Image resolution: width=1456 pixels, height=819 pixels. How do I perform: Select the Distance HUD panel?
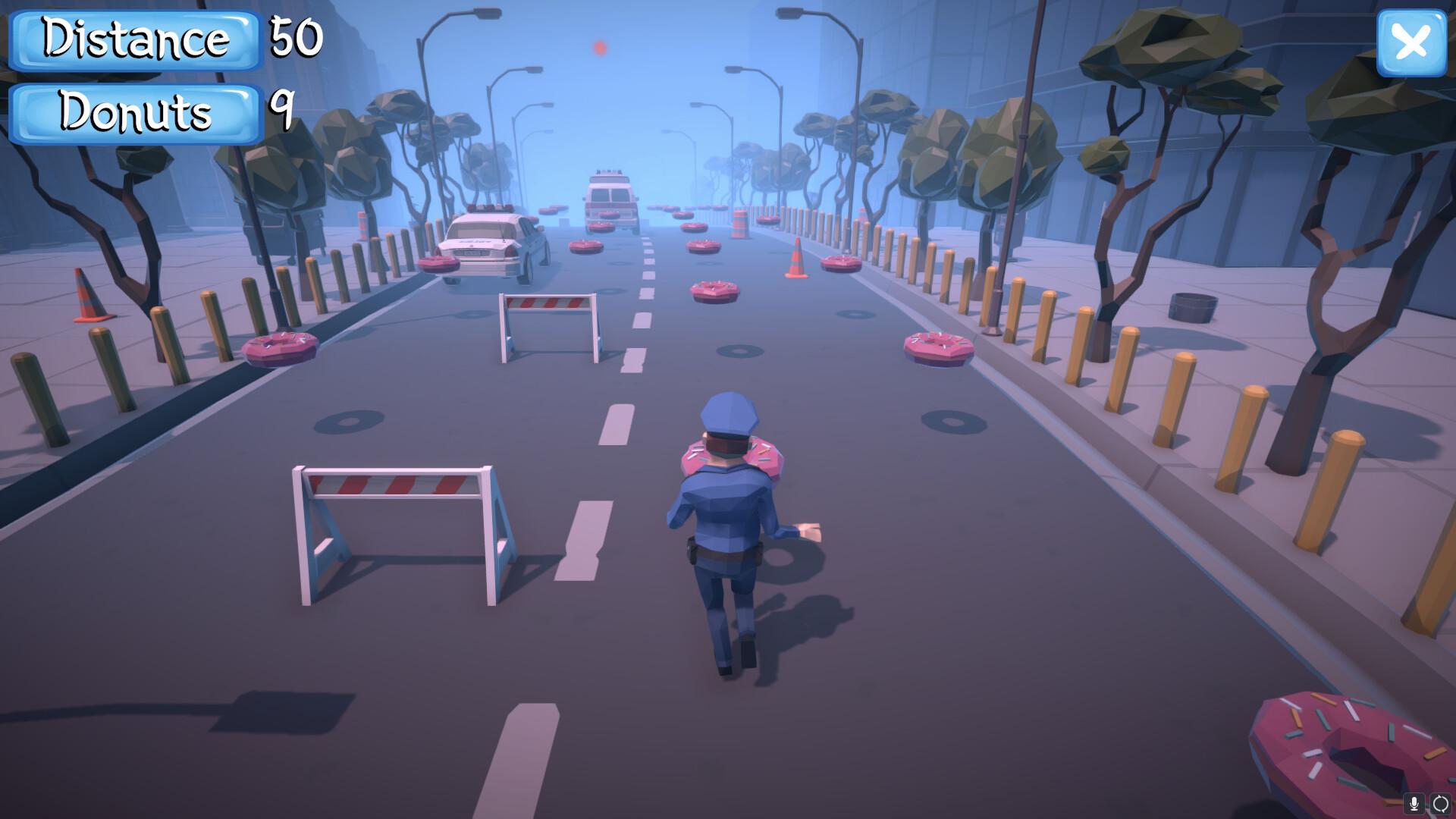tap(135, 39)
